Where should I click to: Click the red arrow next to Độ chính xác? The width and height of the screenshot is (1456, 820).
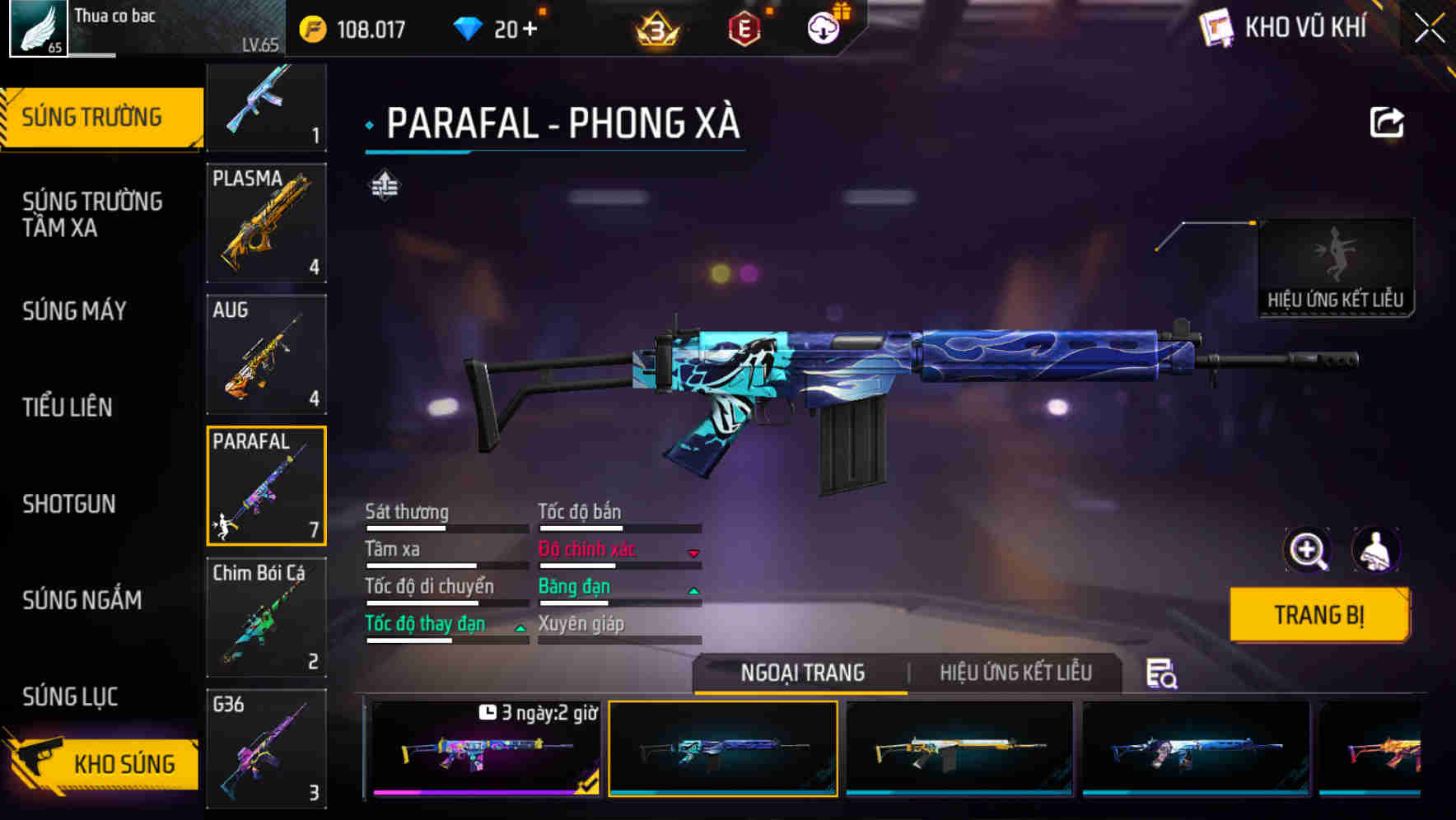694,553
